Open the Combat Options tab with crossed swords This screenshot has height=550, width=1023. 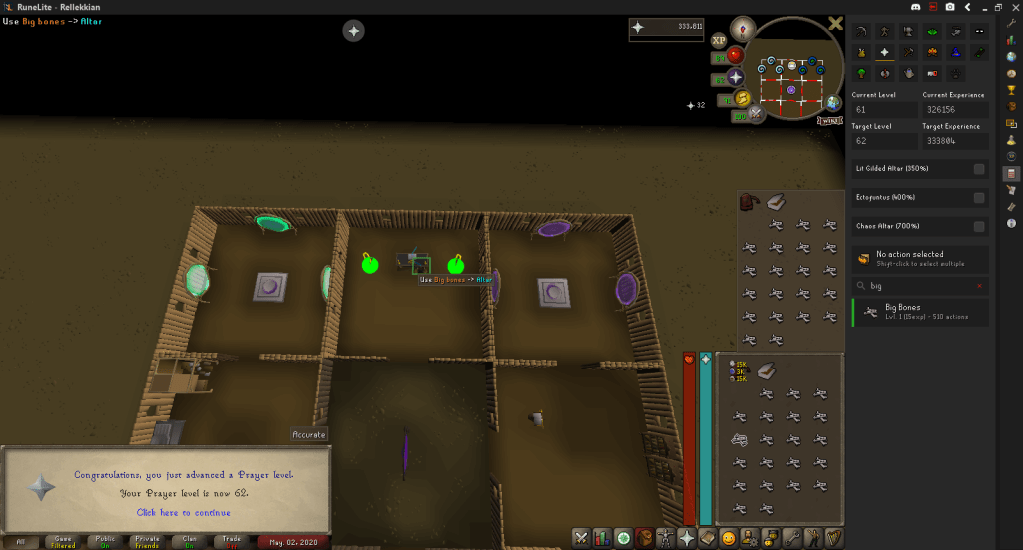[581, 538]
